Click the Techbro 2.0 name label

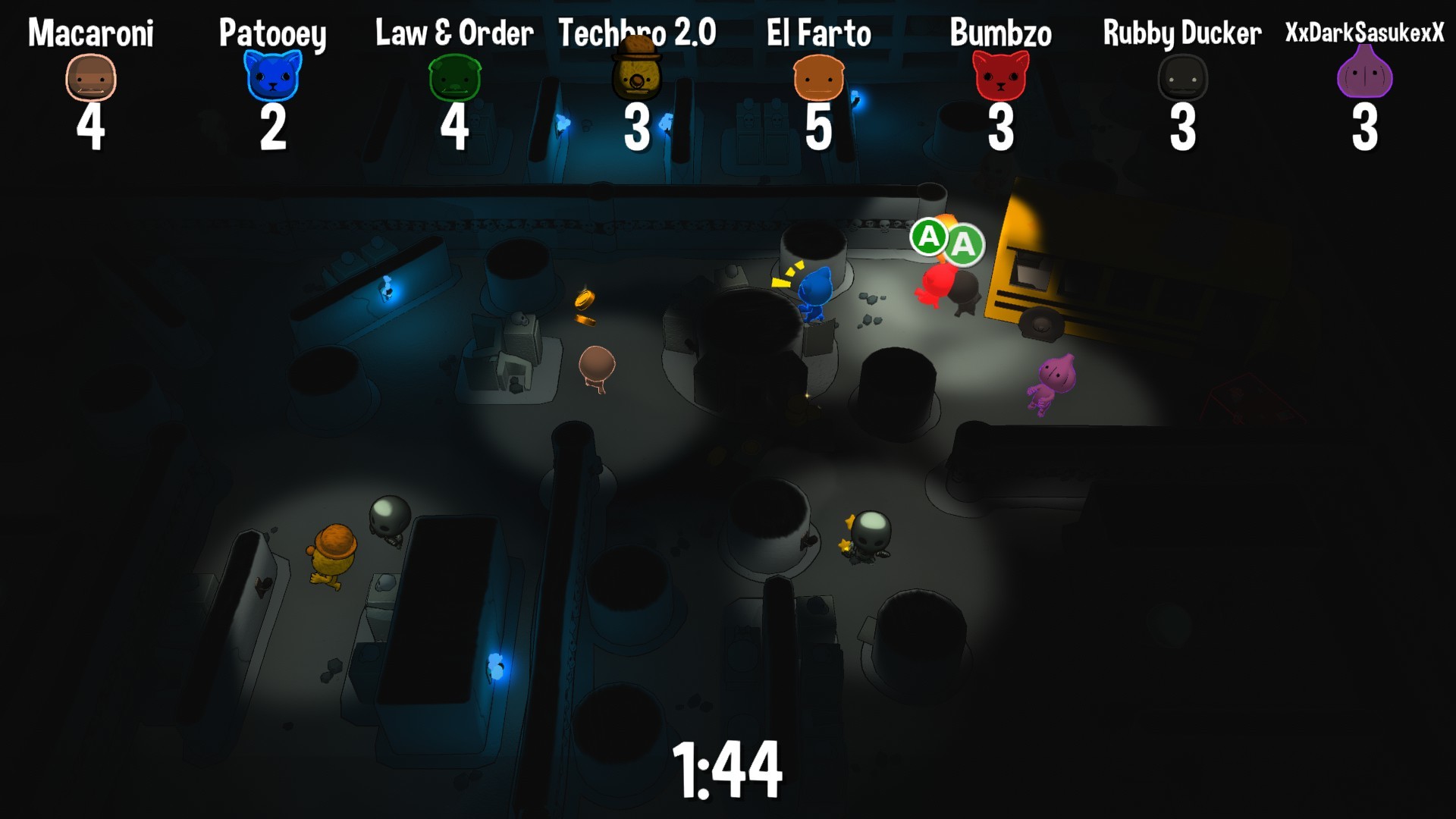click(637, 32)
